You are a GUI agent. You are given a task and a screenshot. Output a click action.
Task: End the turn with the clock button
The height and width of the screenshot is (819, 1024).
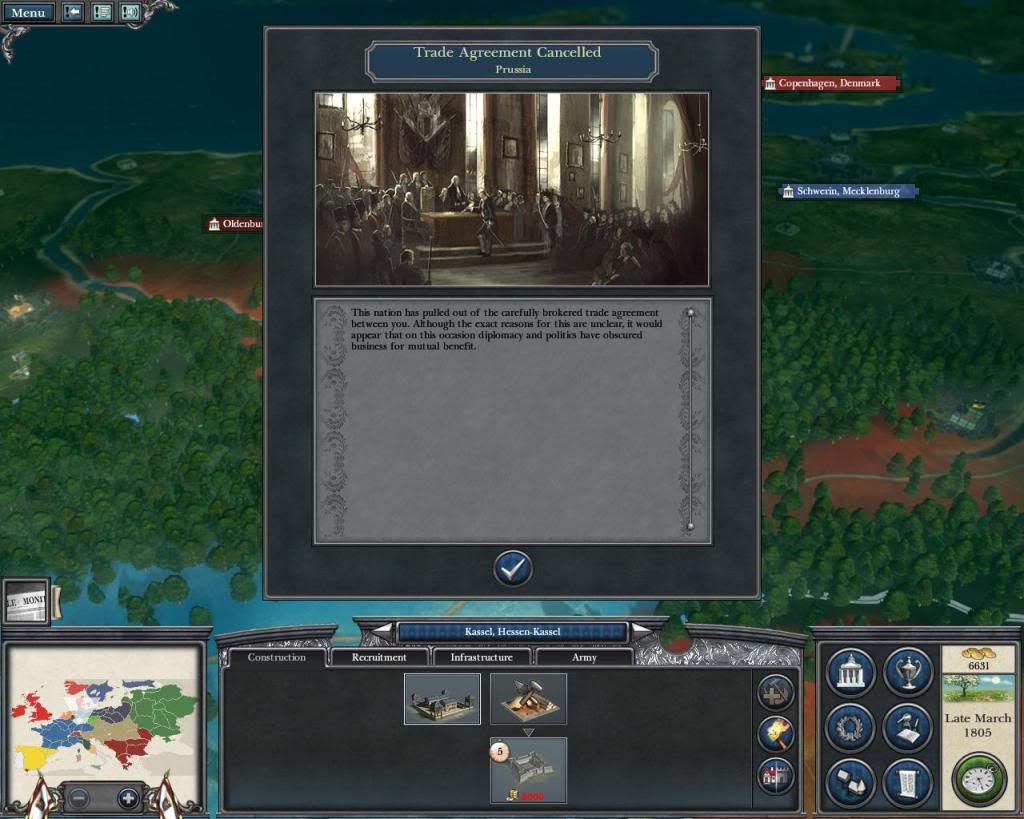tap(977, 777)
